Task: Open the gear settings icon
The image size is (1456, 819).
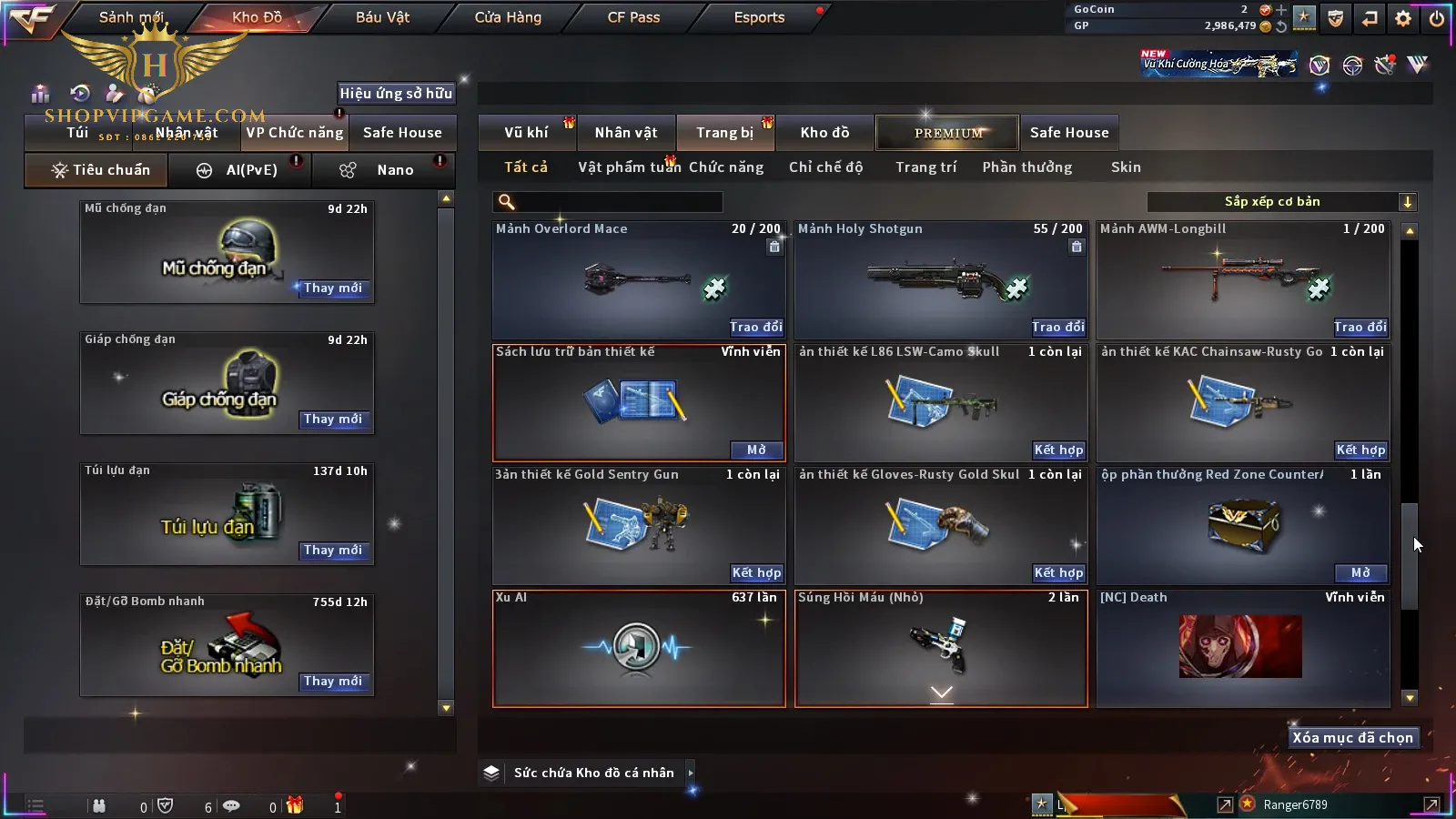Action: 1403,18
